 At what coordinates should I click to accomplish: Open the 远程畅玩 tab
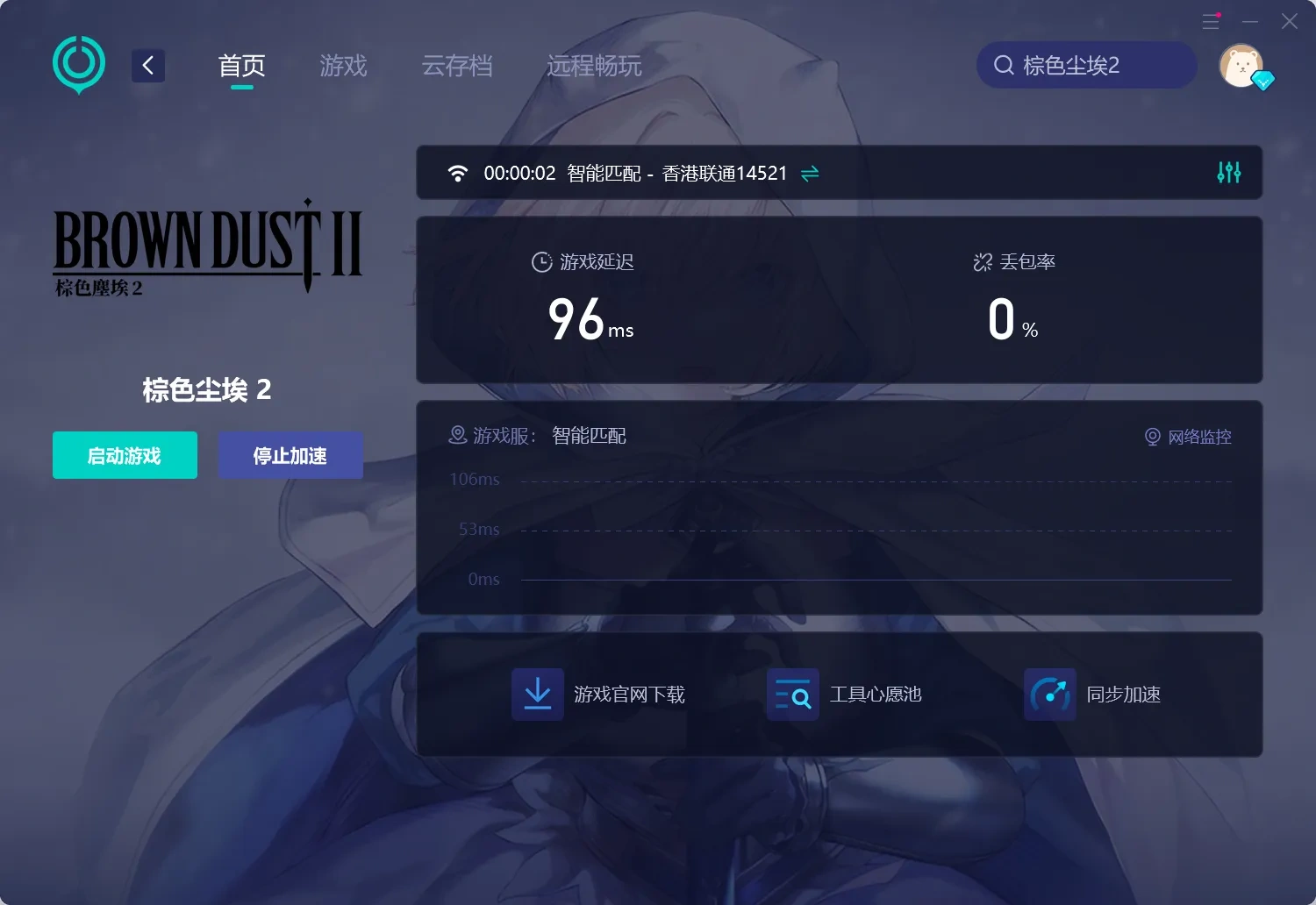[594, 66]
